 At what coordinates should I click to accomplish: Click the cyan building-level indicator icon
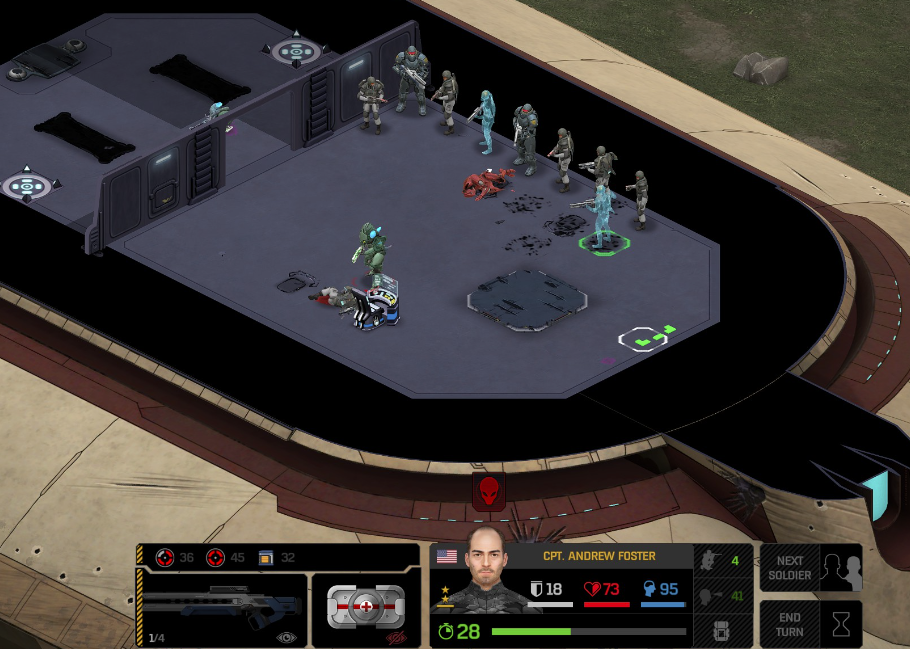point(879,494)
